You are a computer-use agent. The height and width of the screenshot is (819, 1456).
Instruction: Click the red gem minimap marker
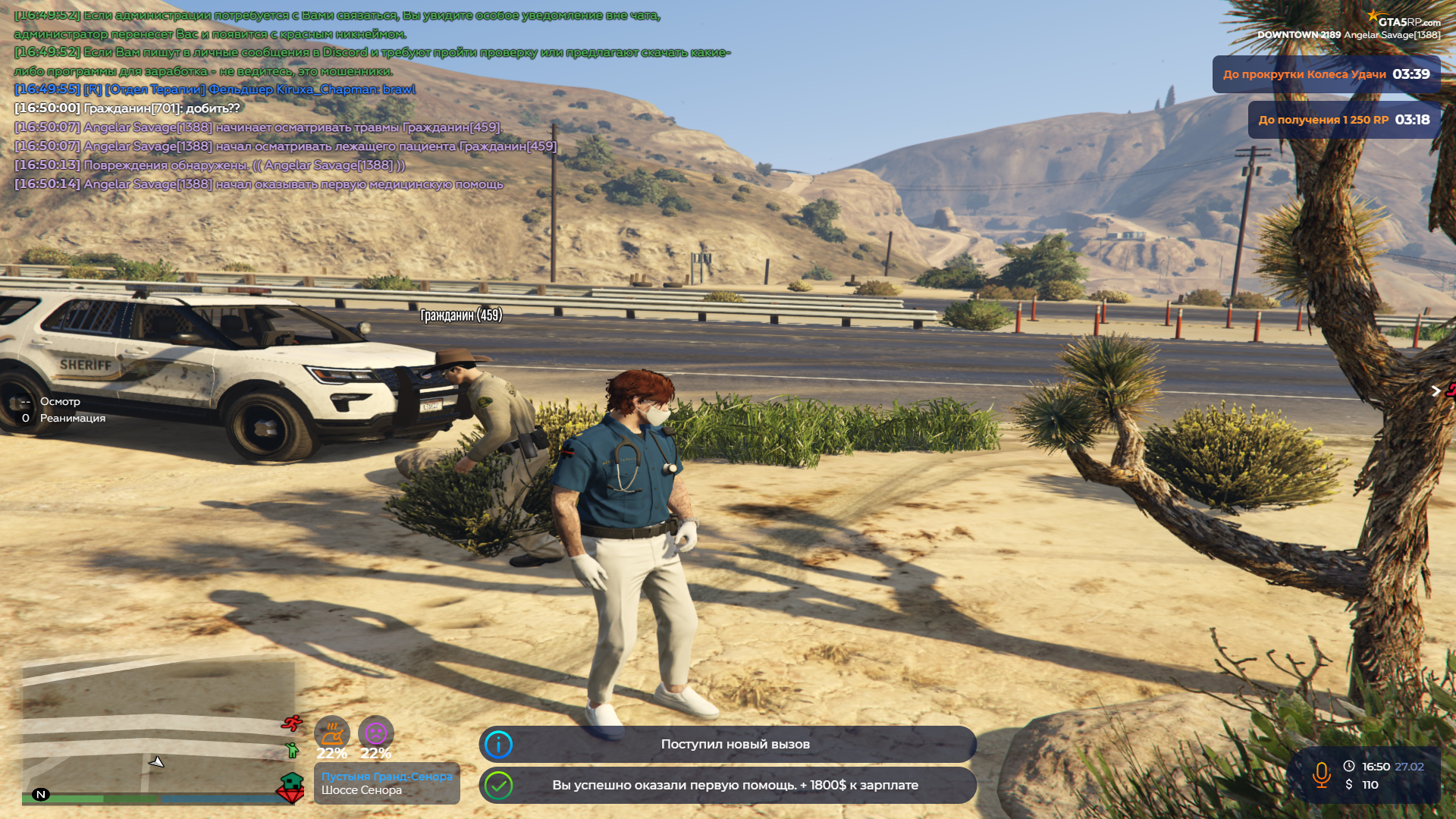(x=288, y=795)
